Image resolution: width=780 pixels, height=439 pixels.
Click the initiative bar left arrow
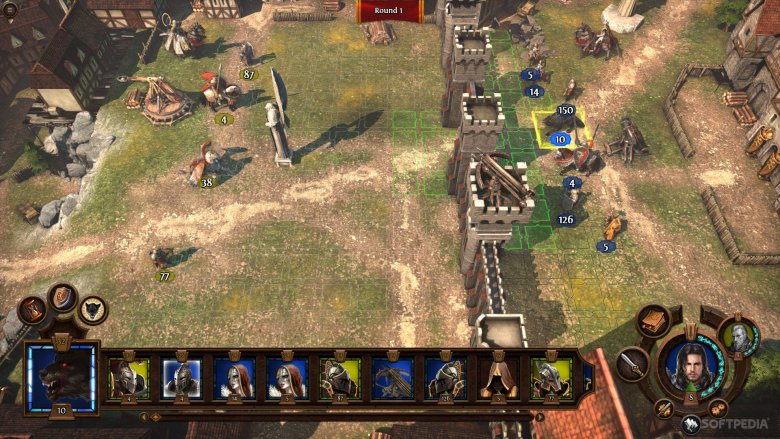tap(143, 416)
